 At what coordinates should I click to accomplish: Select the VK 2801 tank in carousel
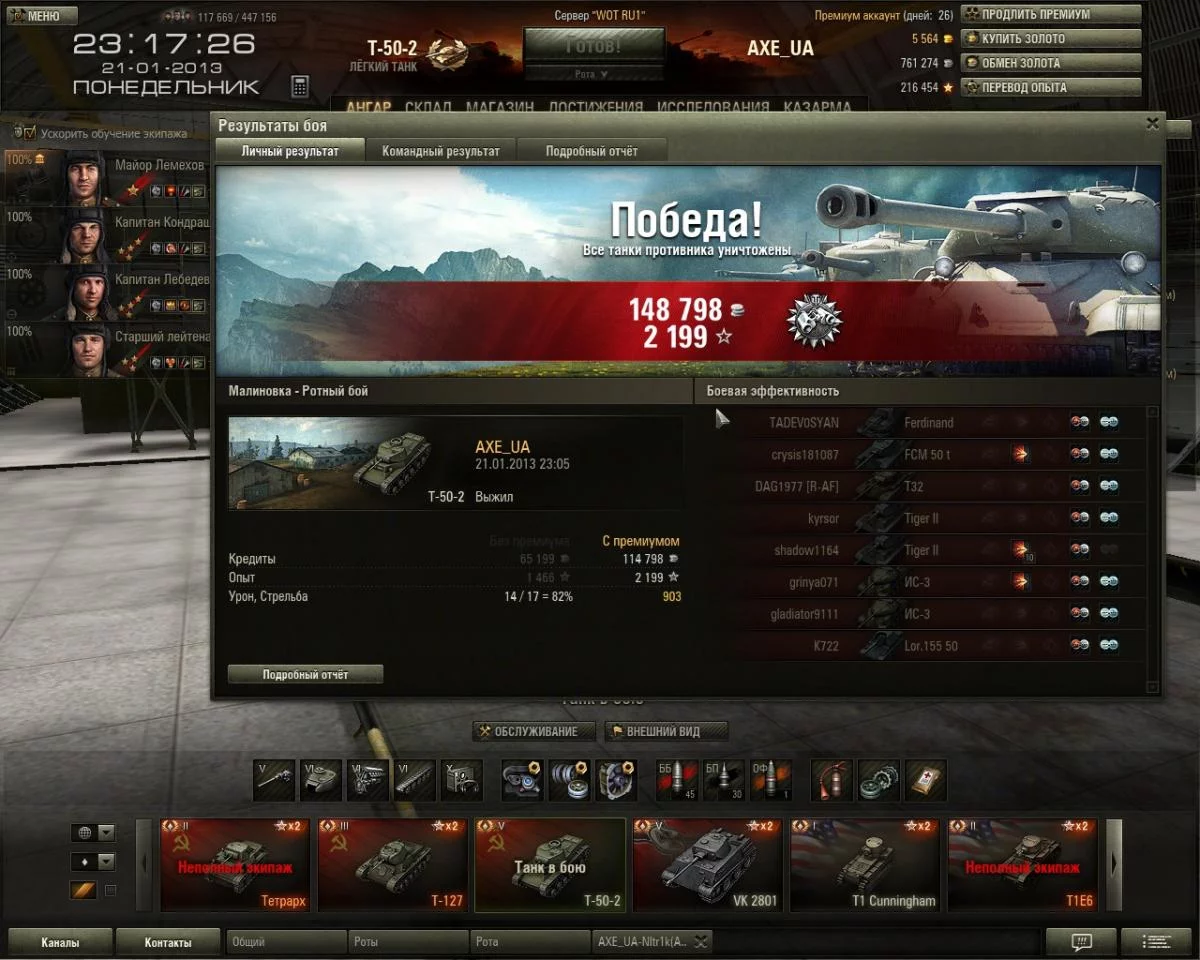tap(707, 865)
